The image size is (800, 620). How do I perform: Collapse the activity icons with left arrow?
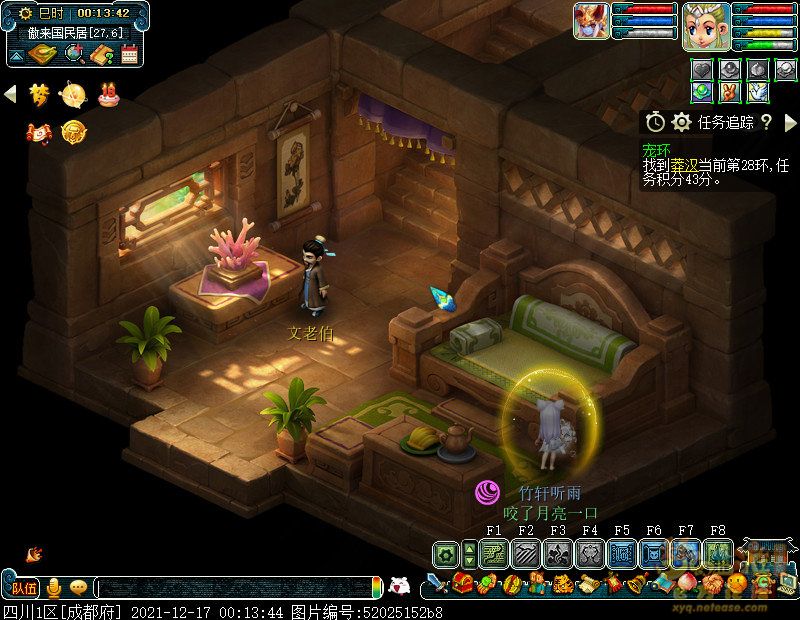11,94
